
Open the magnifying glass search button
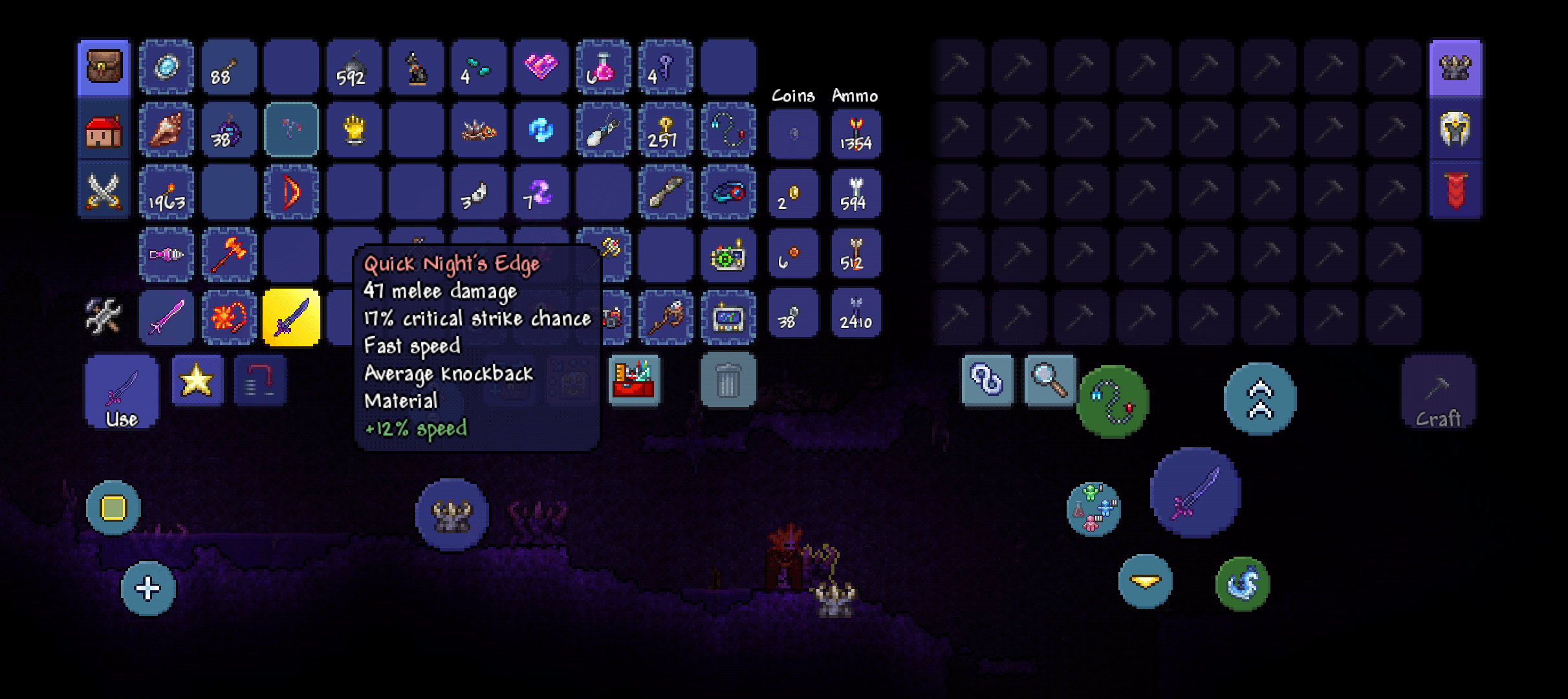tap(1049, 381)
